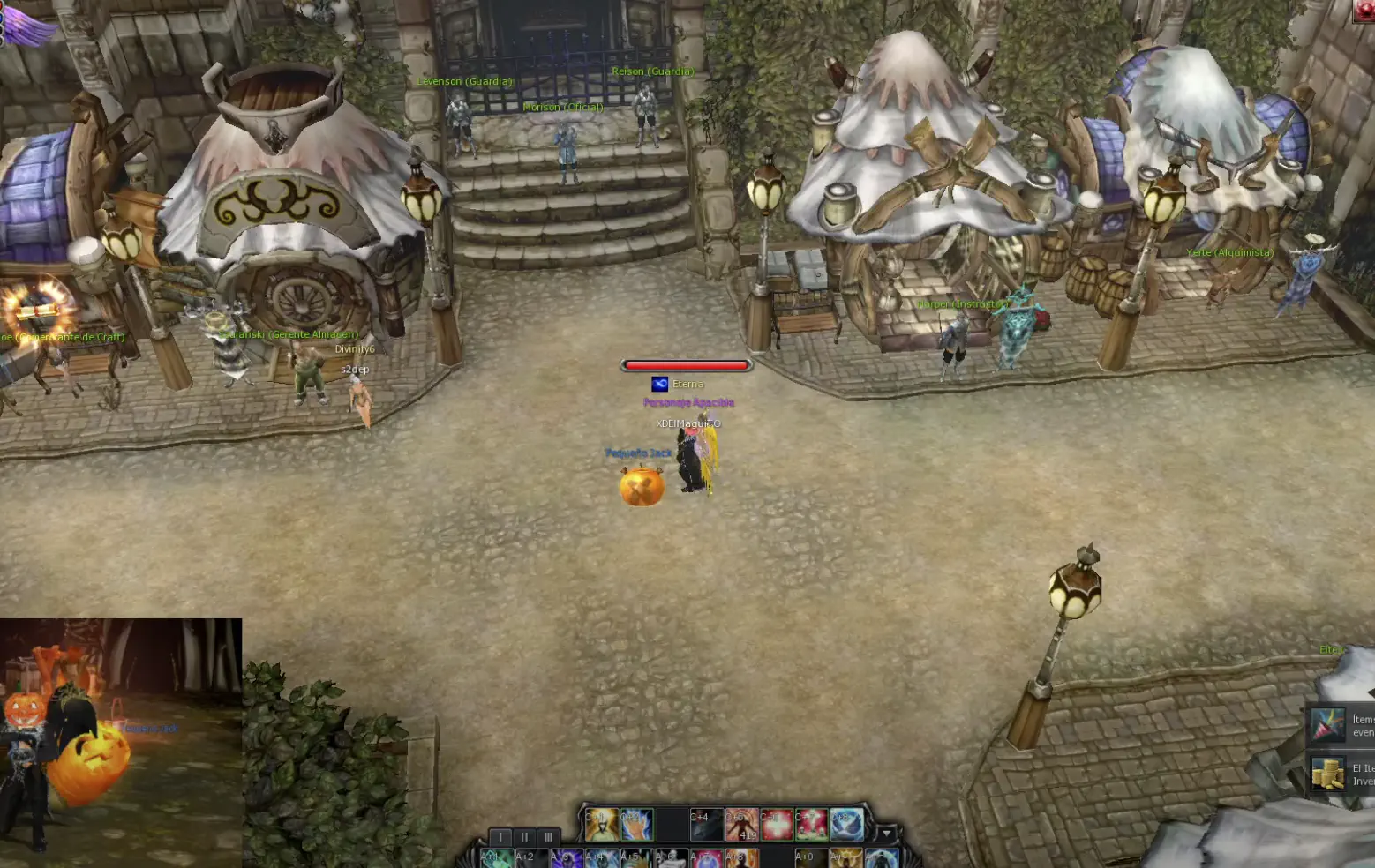Activate the C+2 lightning hand skill
Screen dimensions: 1375x868
[x=635, y=823]
